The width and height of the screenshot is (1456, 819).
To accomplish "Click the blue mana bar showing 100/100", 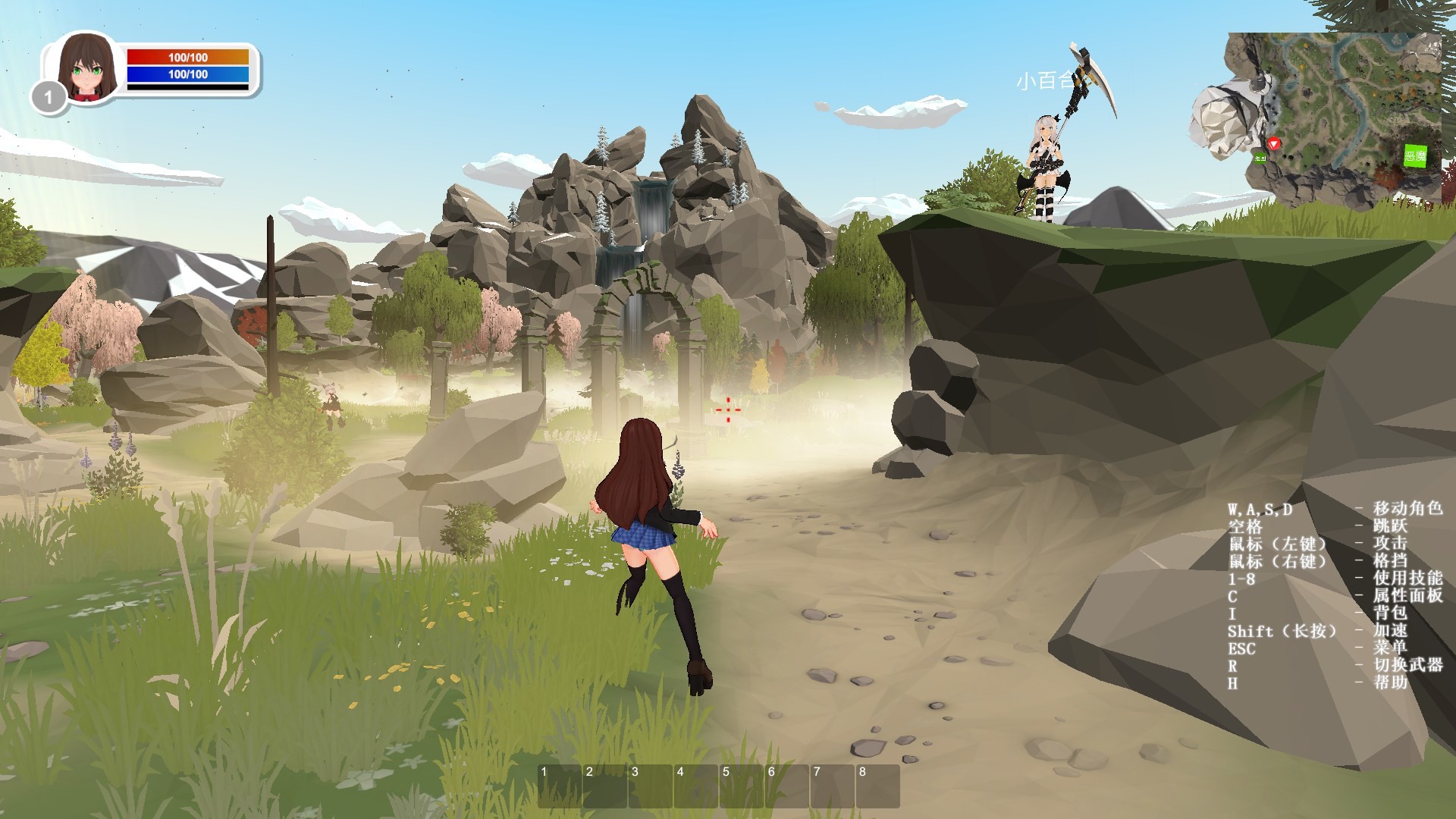I will (x=190, y=75).
